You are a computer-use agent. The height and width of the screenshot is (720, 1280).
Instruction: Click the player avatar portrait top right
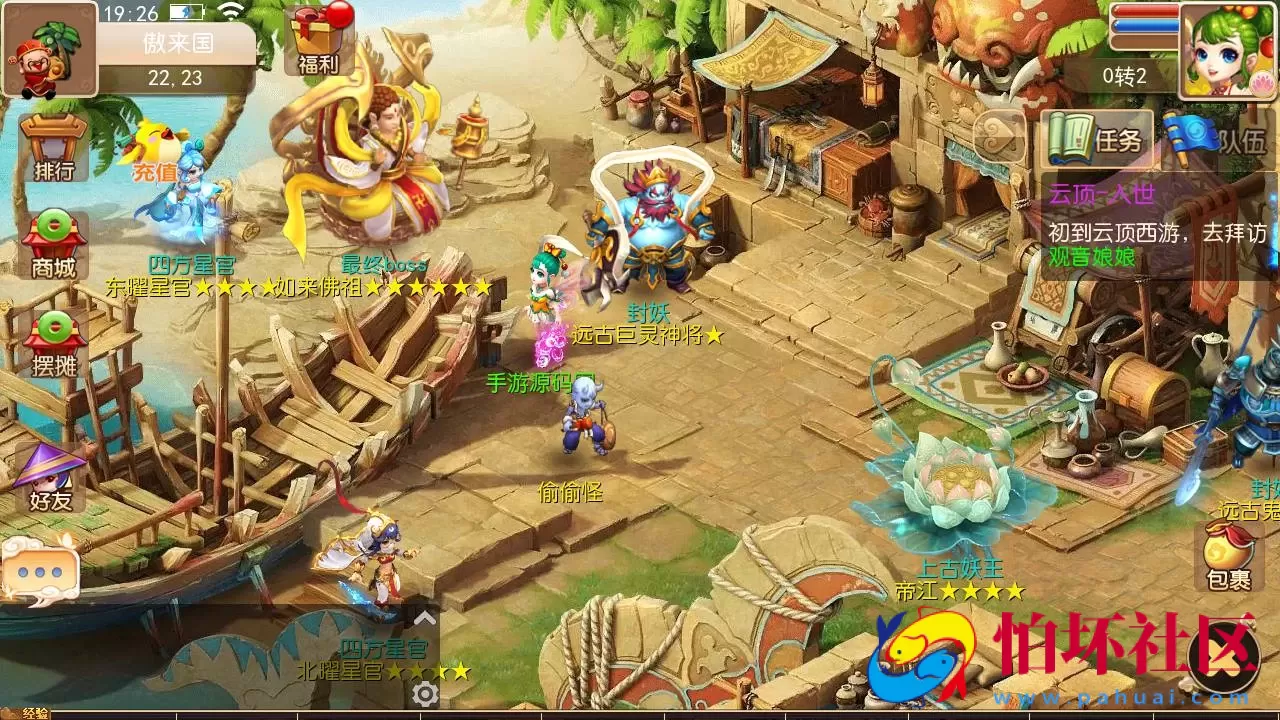(x=1230, y=50)
